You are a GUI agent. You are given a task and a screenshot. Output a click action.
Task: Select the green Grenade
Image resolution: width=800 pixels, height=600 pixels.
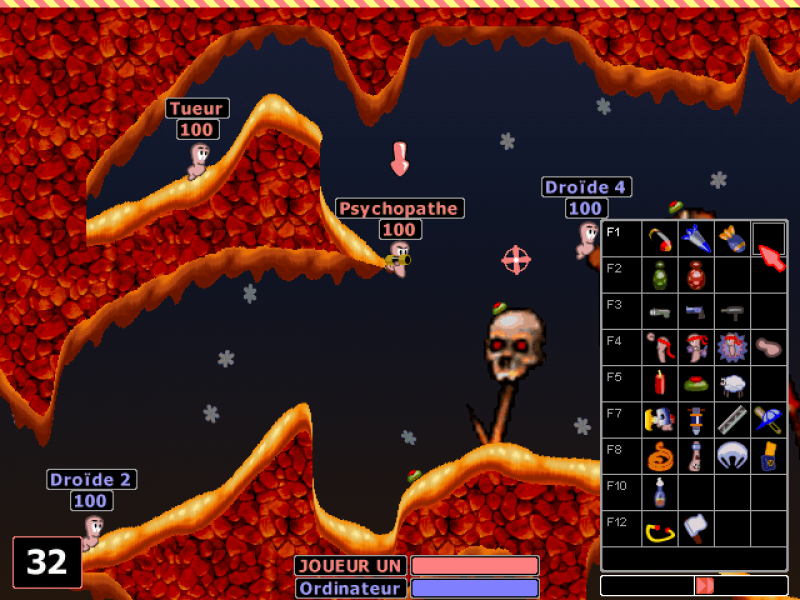pos(659,275)
